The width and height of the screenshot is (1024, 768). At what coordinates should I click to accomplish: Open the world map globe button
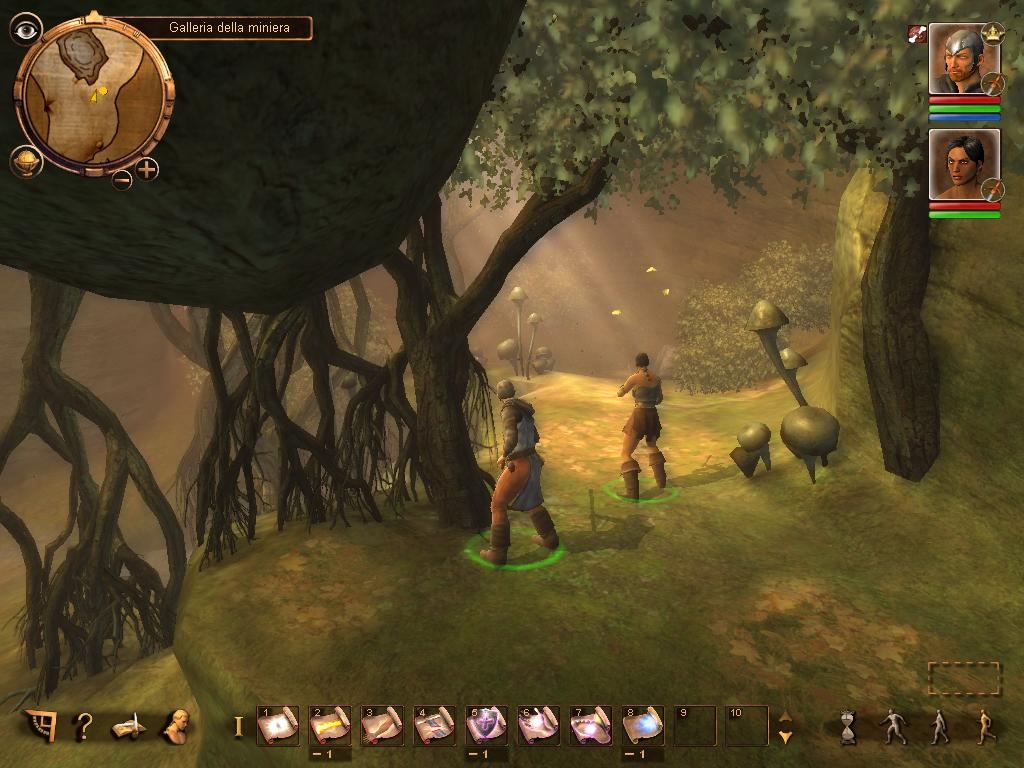coord(26,162)
